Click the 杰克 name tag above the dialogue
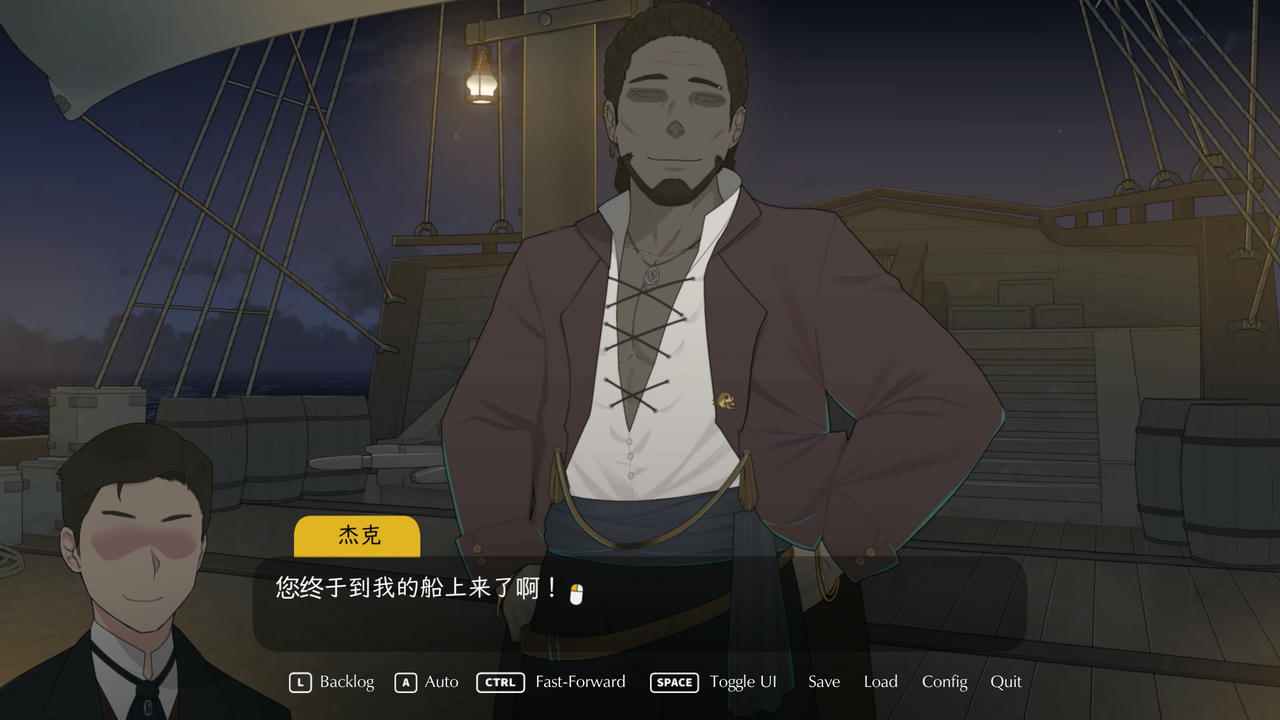The image size is (1280, 720). point(357,536)
